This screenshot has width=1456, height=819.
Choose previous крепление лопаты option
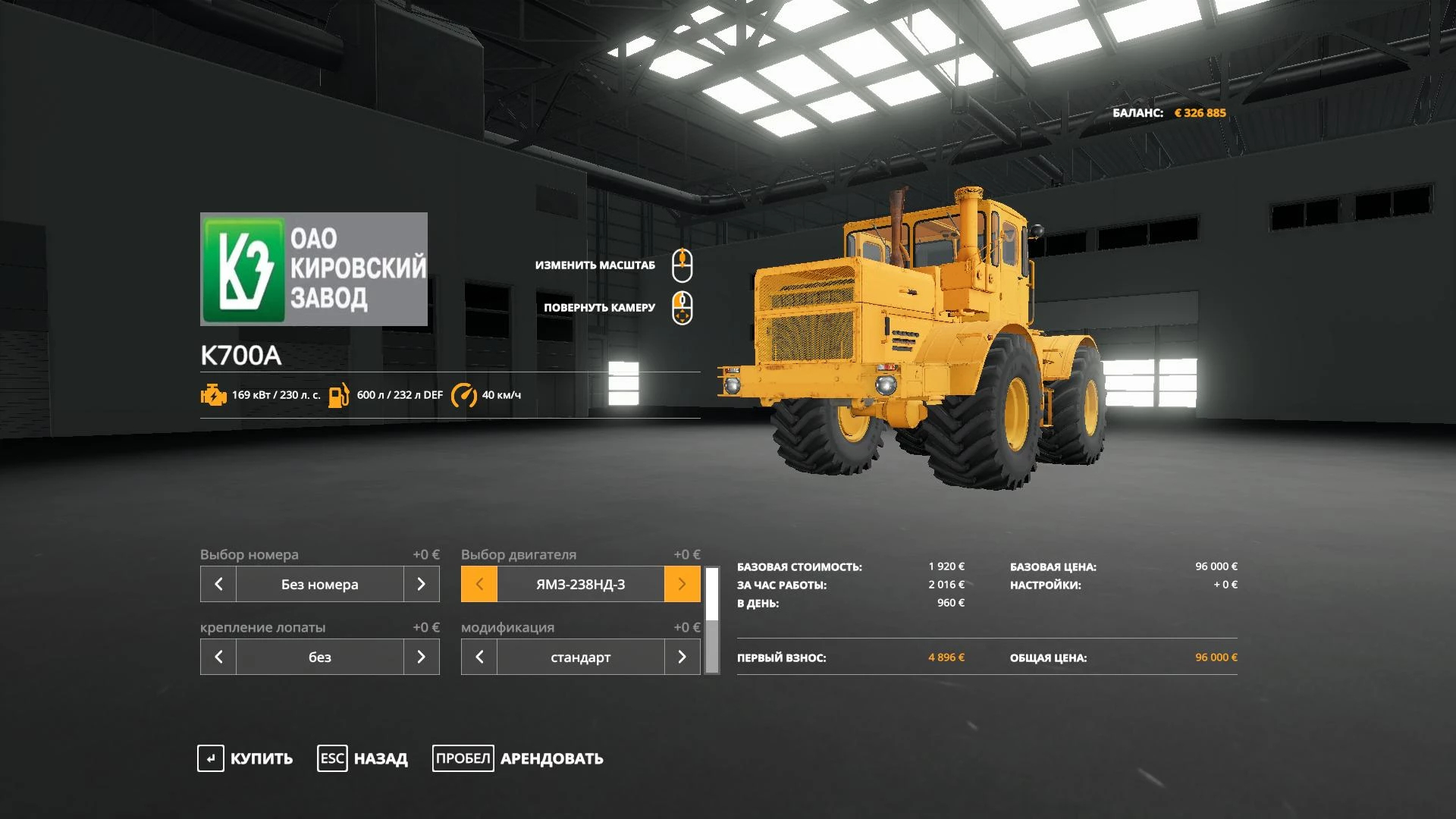coord(218,657)
